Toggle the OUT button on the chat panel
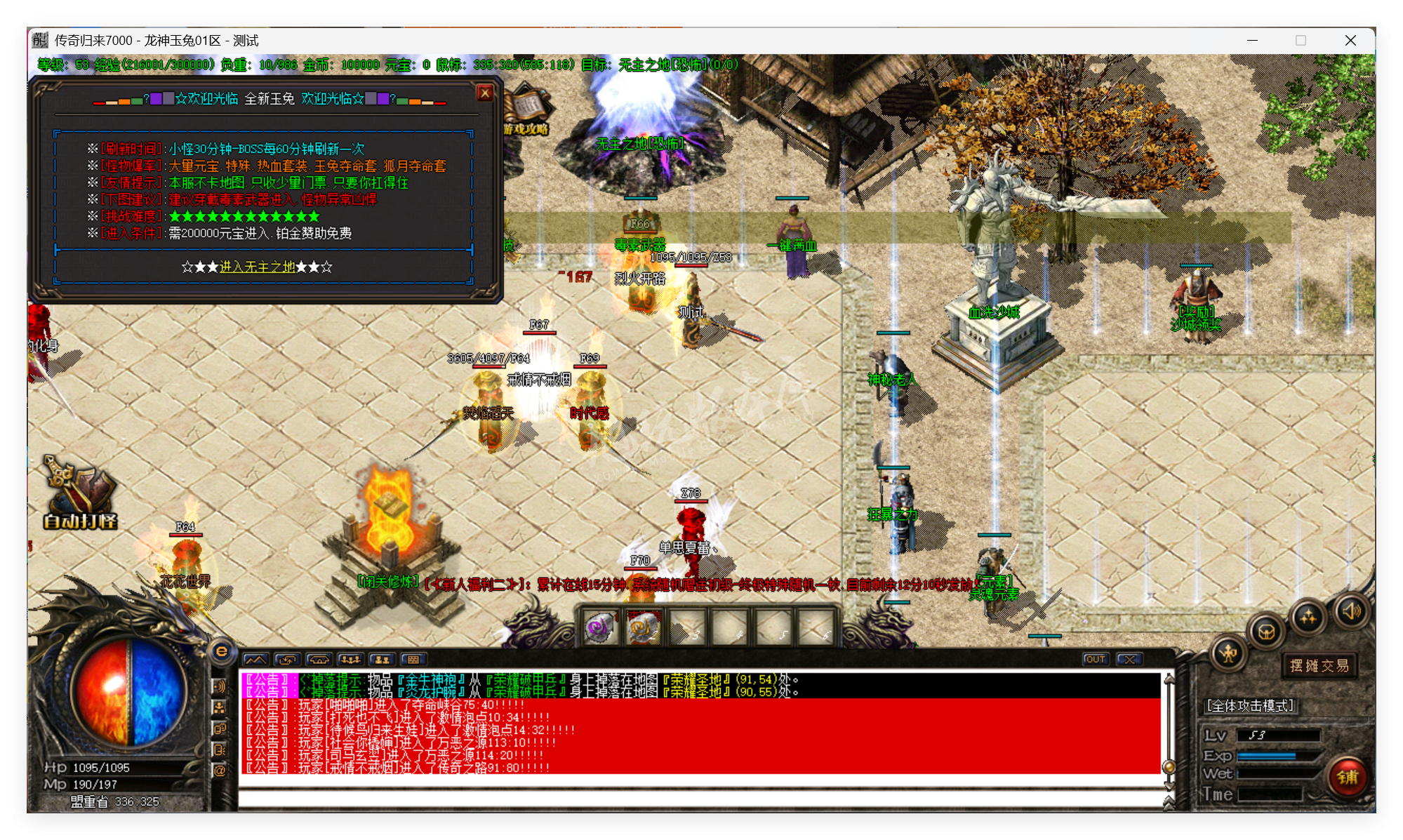Image resolution: width=1403 pixels, height=840 pixels. pyautogui.click(x=1096, y=659)
